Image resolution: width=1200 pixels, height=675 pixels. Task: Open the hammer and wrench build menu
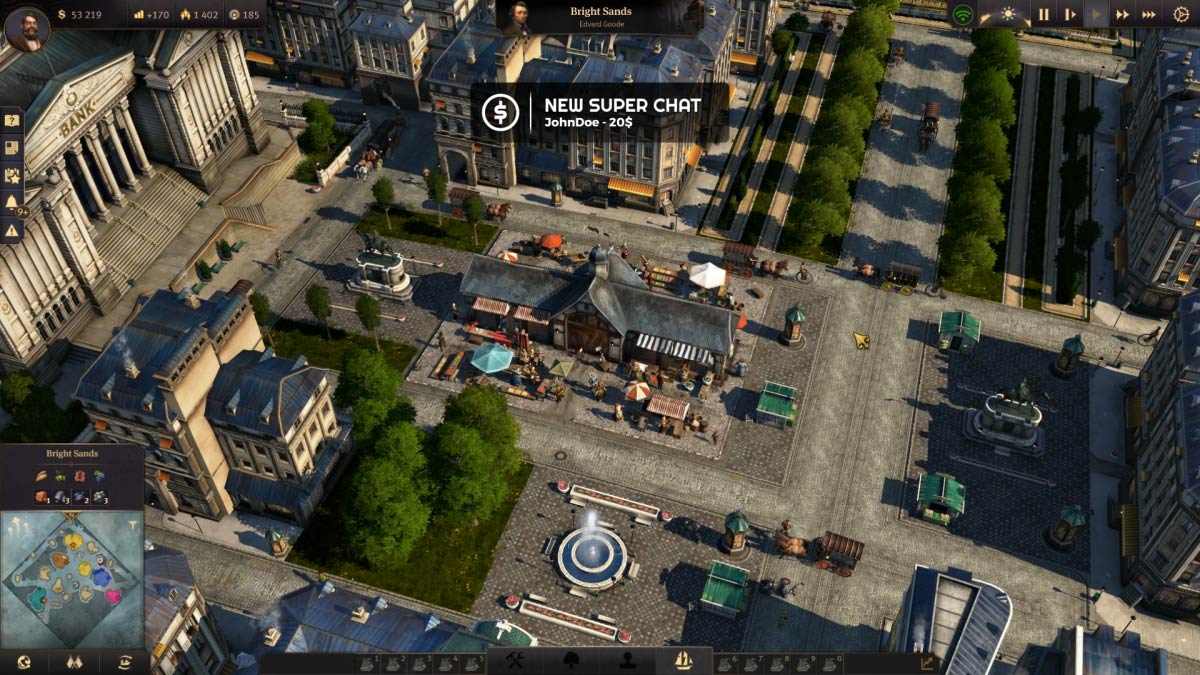pyautogui.click(x=516, y=661)
